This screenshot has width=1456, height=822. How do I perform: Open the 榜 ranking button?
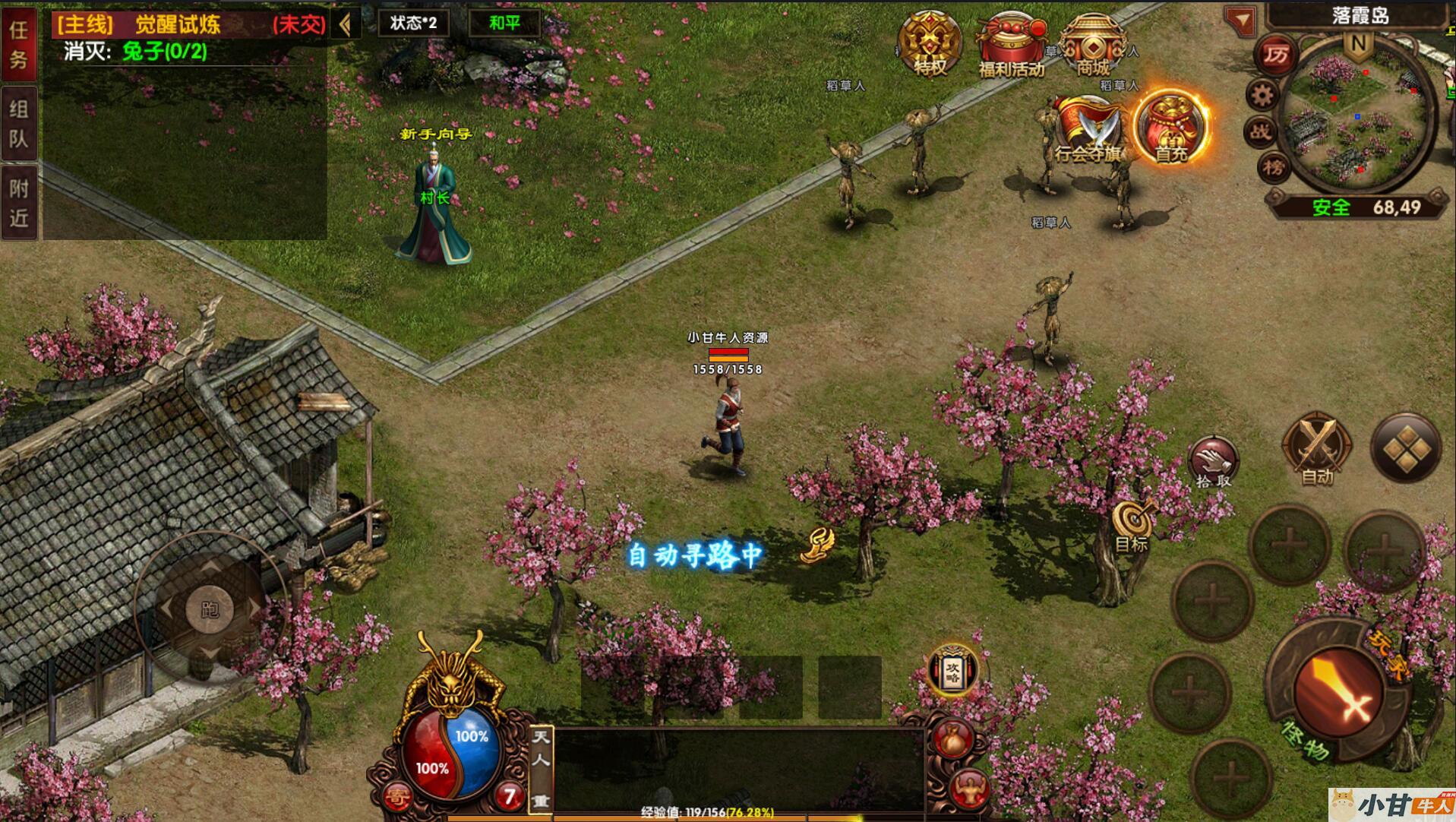point(1274,166)
